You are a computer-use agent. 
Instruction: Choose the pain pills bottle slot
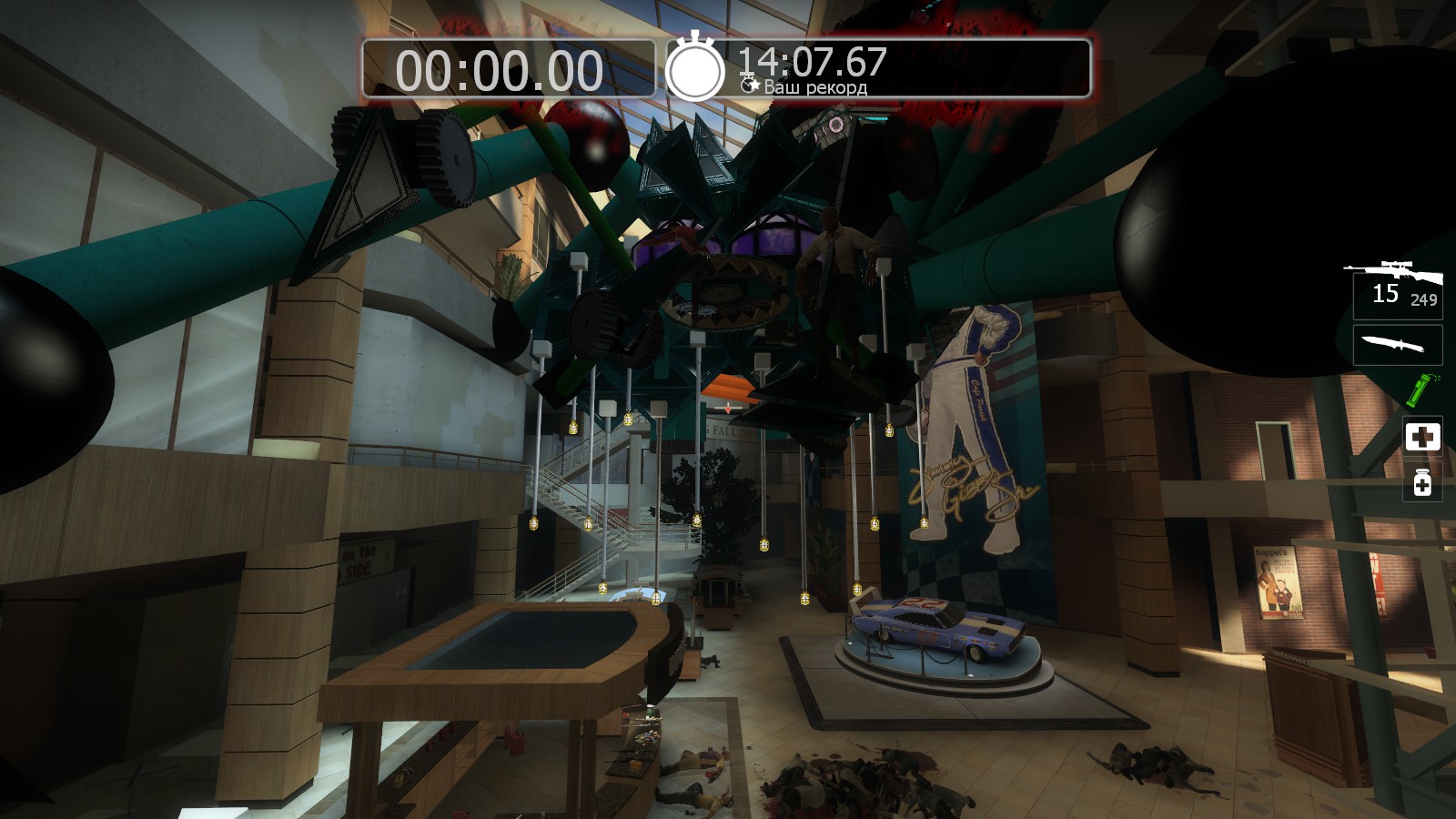1422,482
